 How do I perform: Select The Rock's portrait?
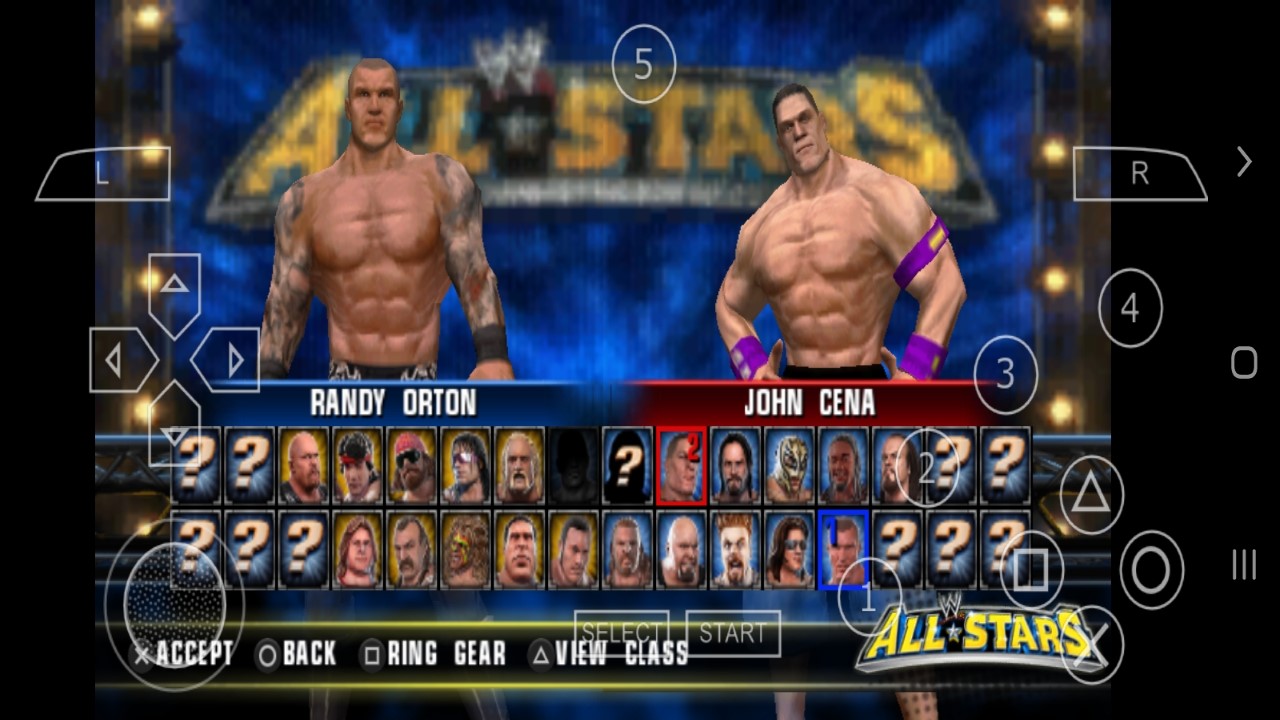tap(574, 549)
